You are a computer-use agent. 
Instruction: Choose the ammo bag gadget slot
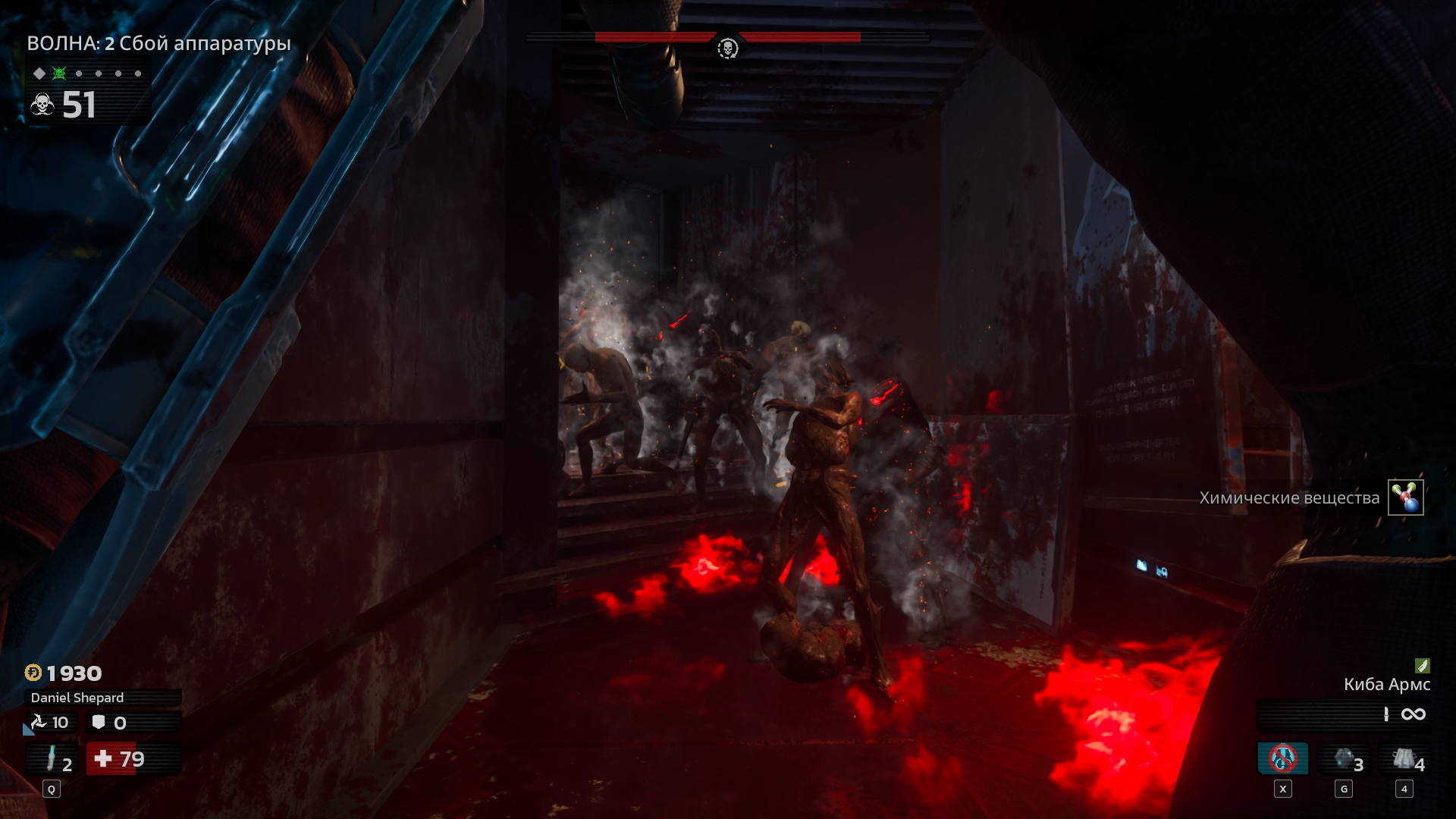click(x=1405, y=759)
